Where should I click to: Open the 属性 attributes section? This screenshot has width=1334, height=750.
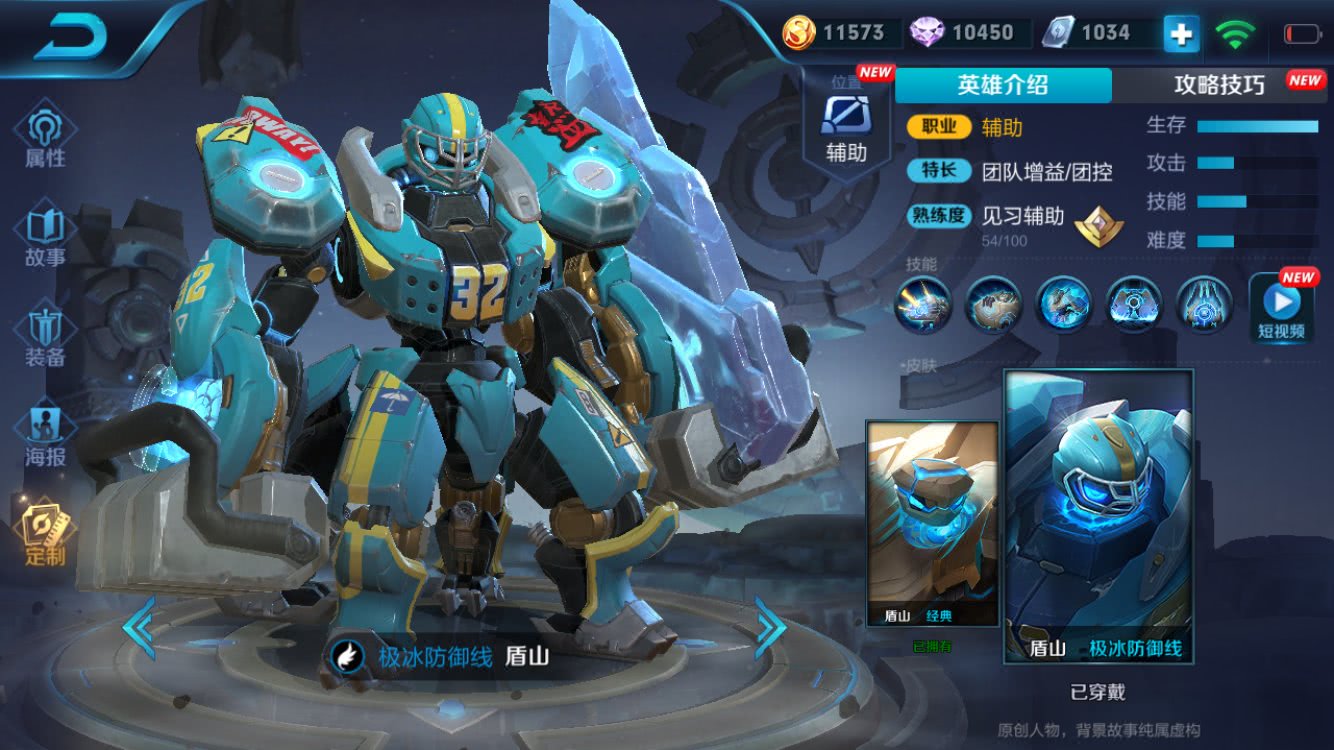pos(45,136)
